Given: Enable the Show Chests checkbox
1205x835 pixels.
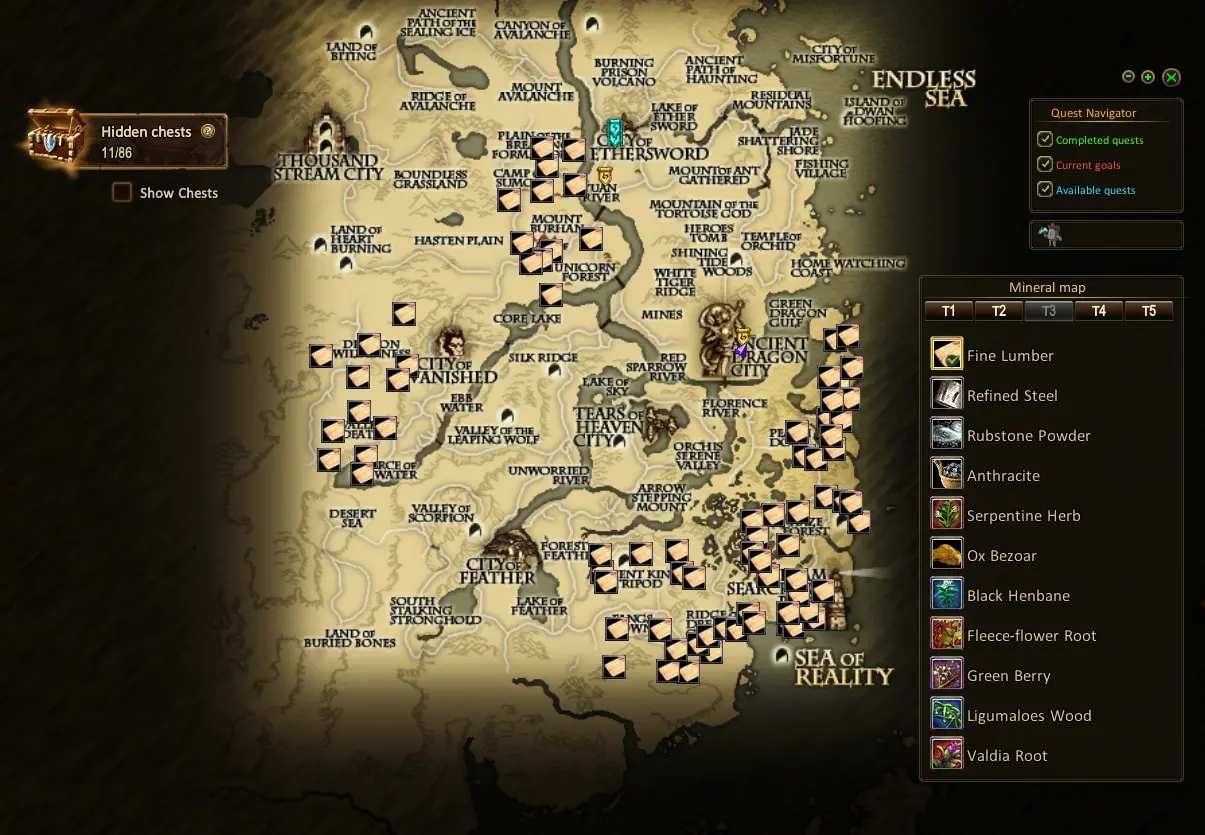Looking at the screenshot, I should click(122, 193).
